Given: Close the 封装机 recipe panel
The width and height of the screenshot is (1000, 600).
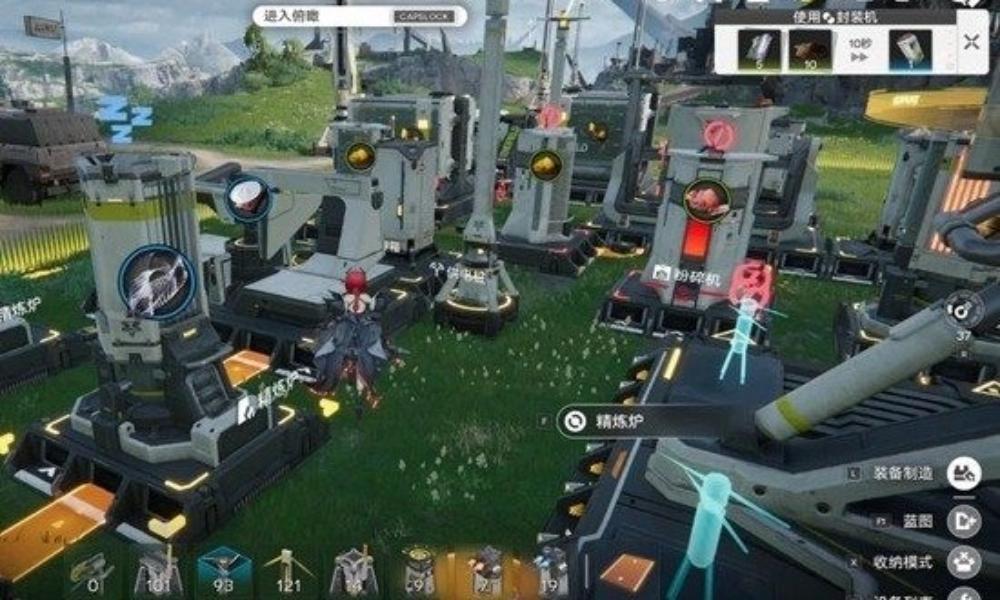Looking at the screenshot, I should [972, 42].
